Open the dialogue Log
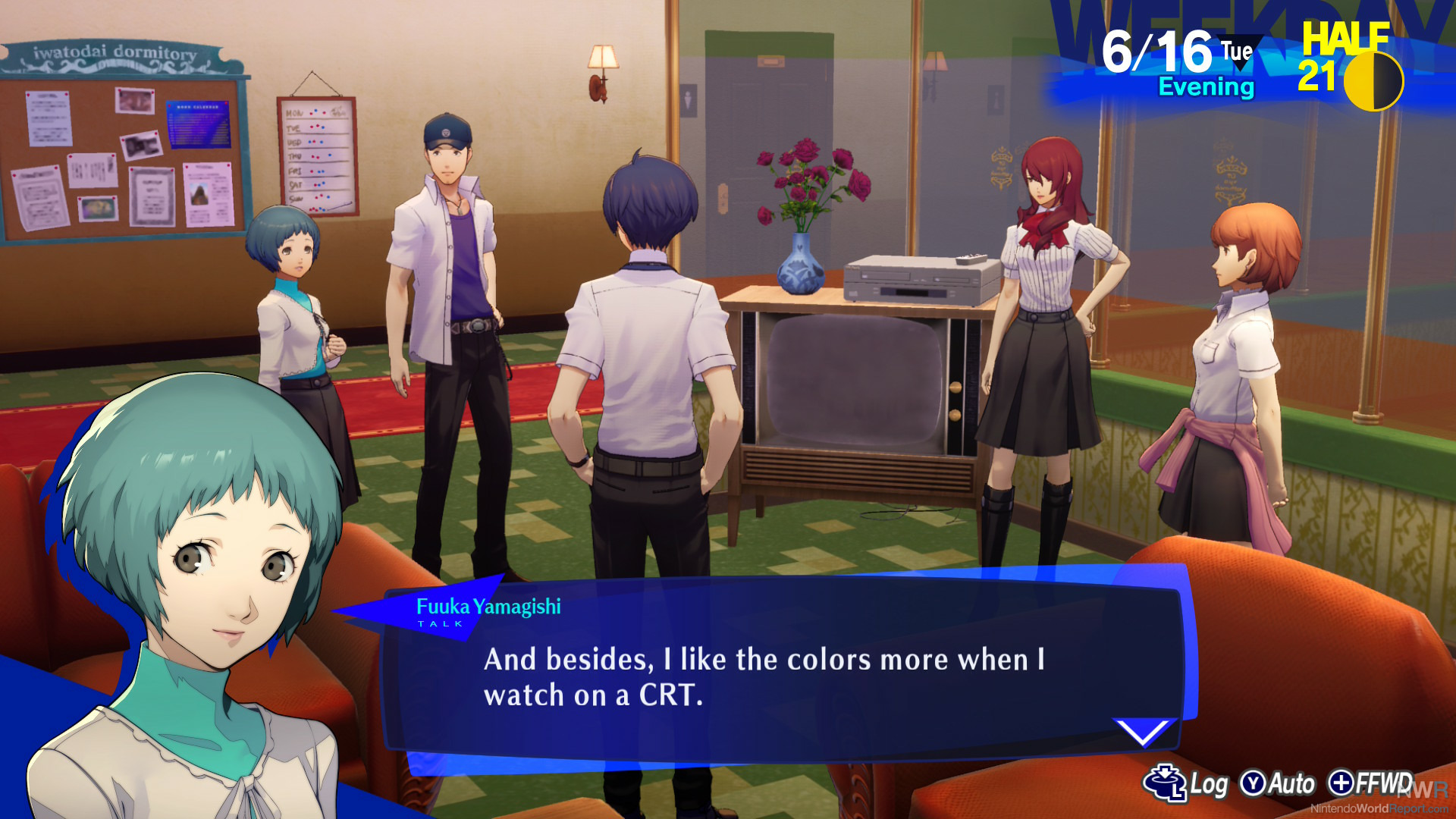1456x819 pixels. [x=1186, y=783]
